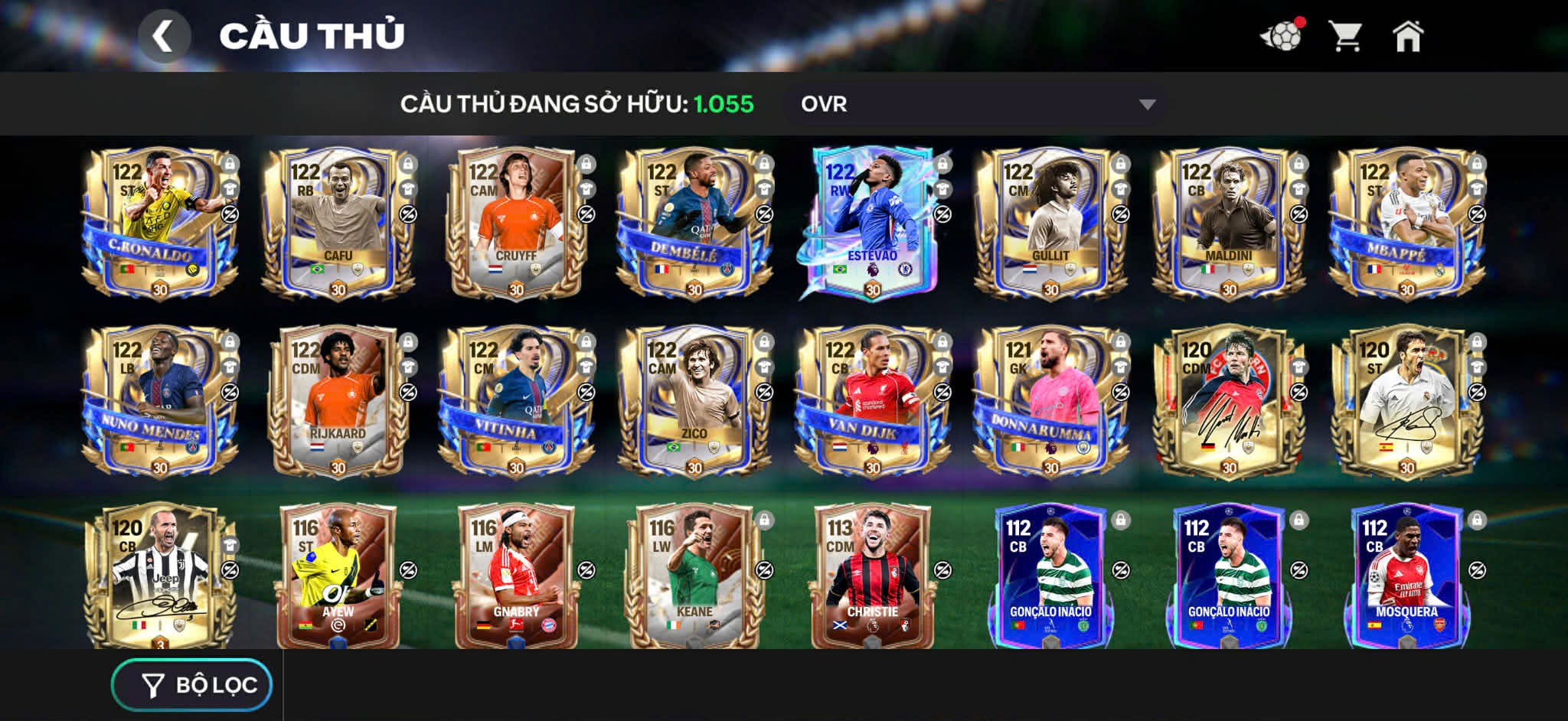The width and height of the screenshot is (1568, 721).
Task: Select the Cruyff CAM card
Action: (515, 223)
